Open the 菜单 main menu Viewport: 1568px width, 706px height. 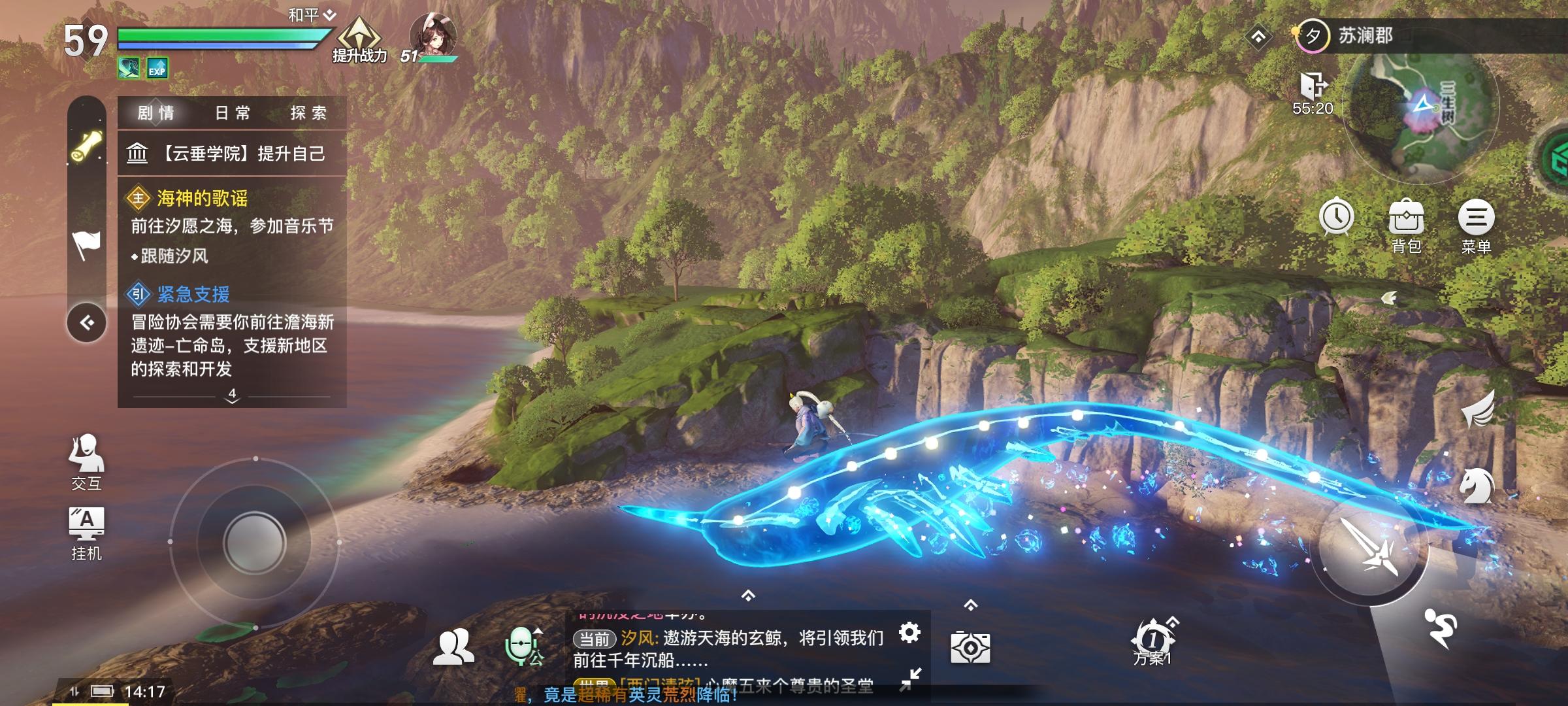point(1475,222)
